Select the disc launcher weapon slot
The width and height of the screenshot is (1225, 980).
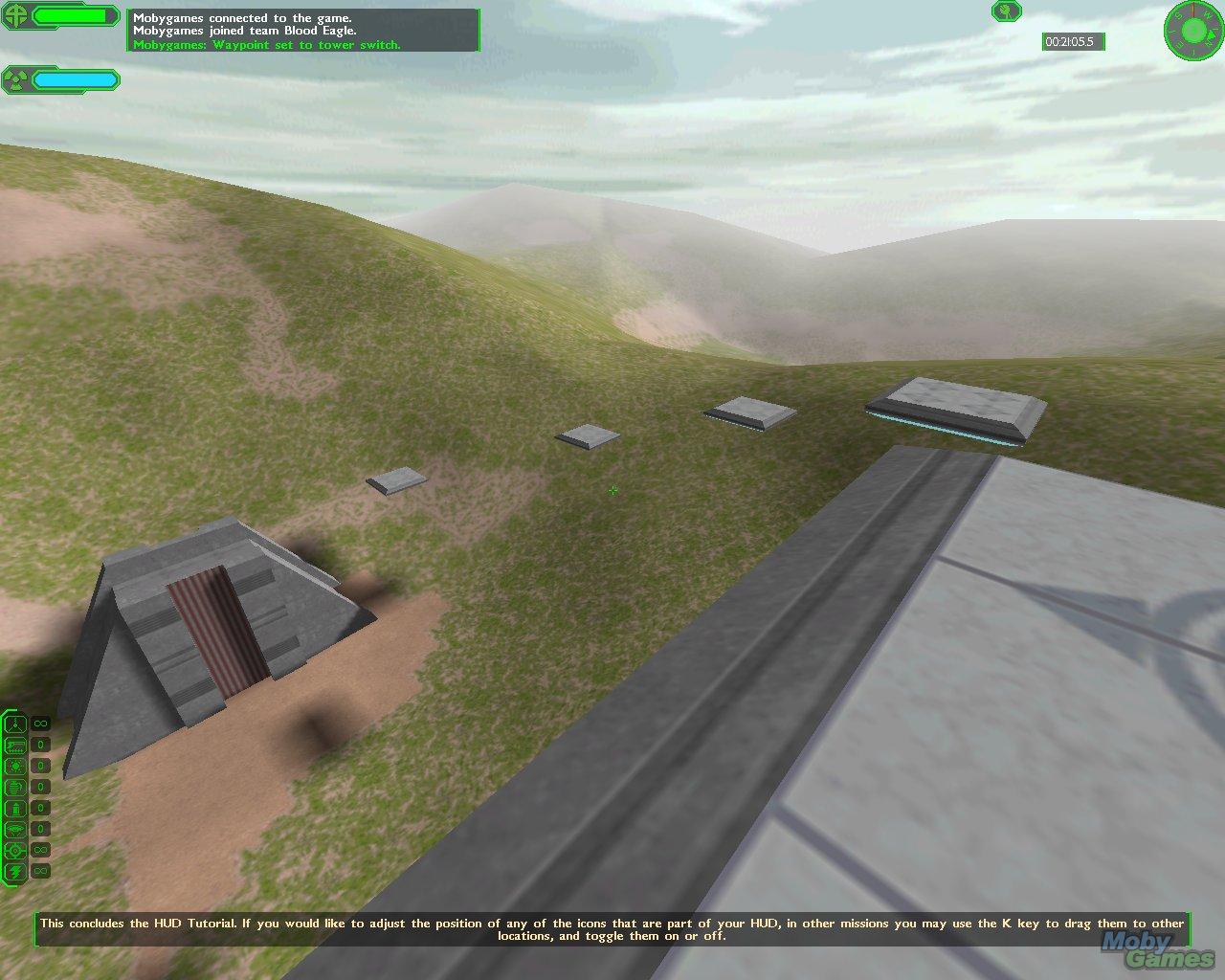coord(16,830)
